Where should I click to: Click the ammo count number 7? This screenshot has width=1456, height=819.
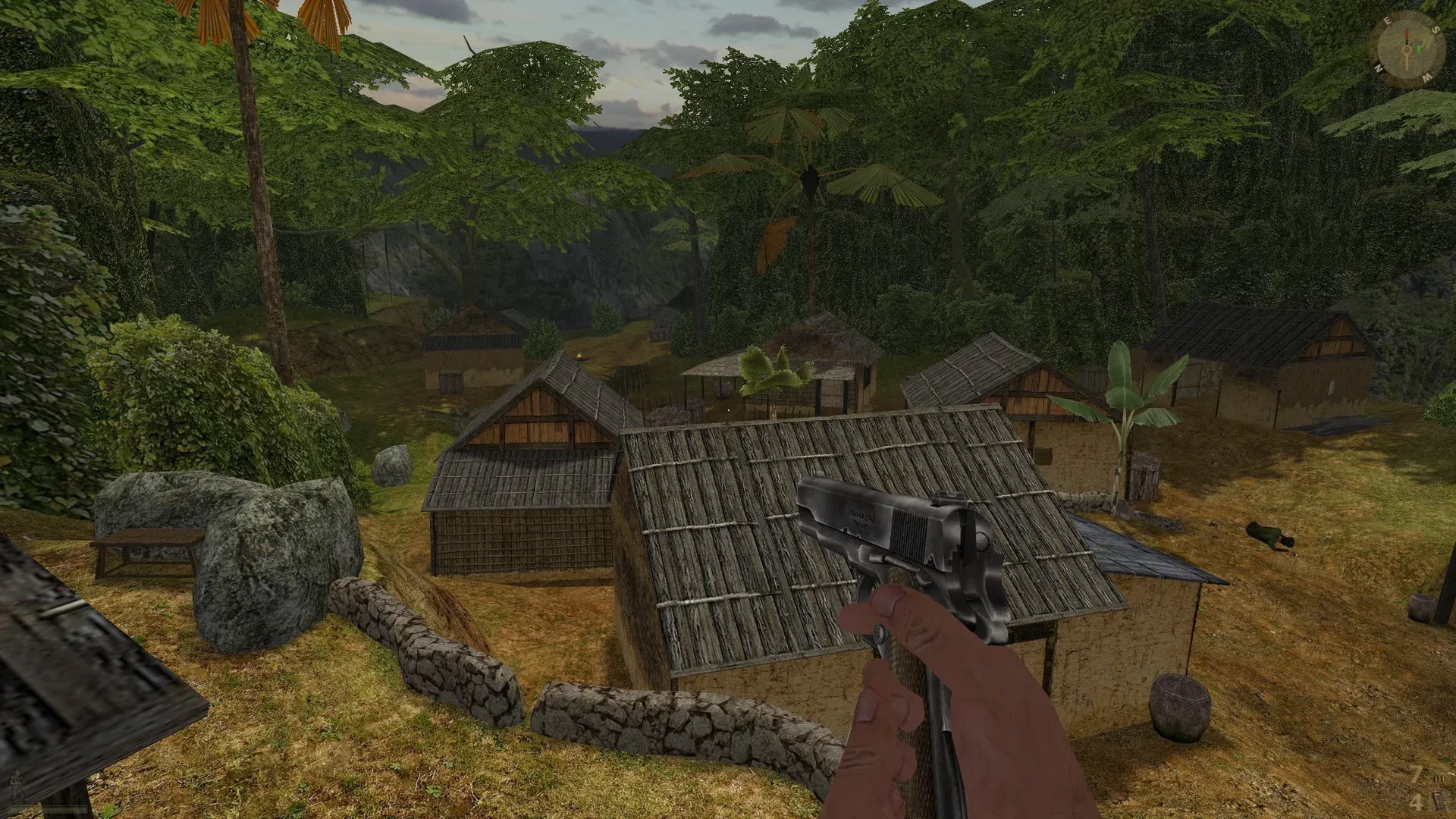[1417, 773]
